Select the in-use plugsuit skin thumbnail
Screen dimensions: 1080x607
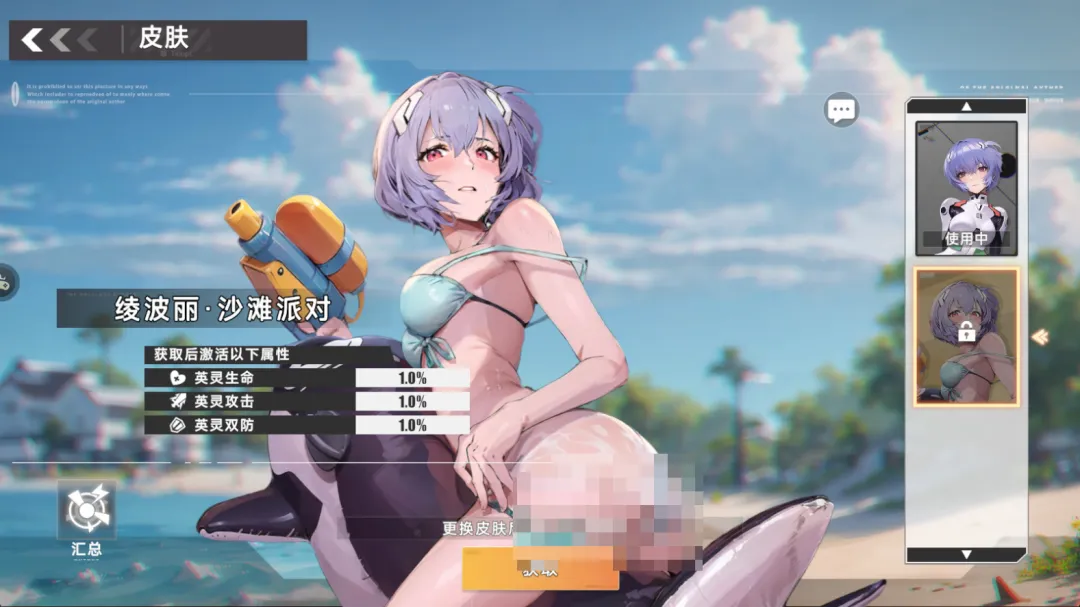[966, 187]
